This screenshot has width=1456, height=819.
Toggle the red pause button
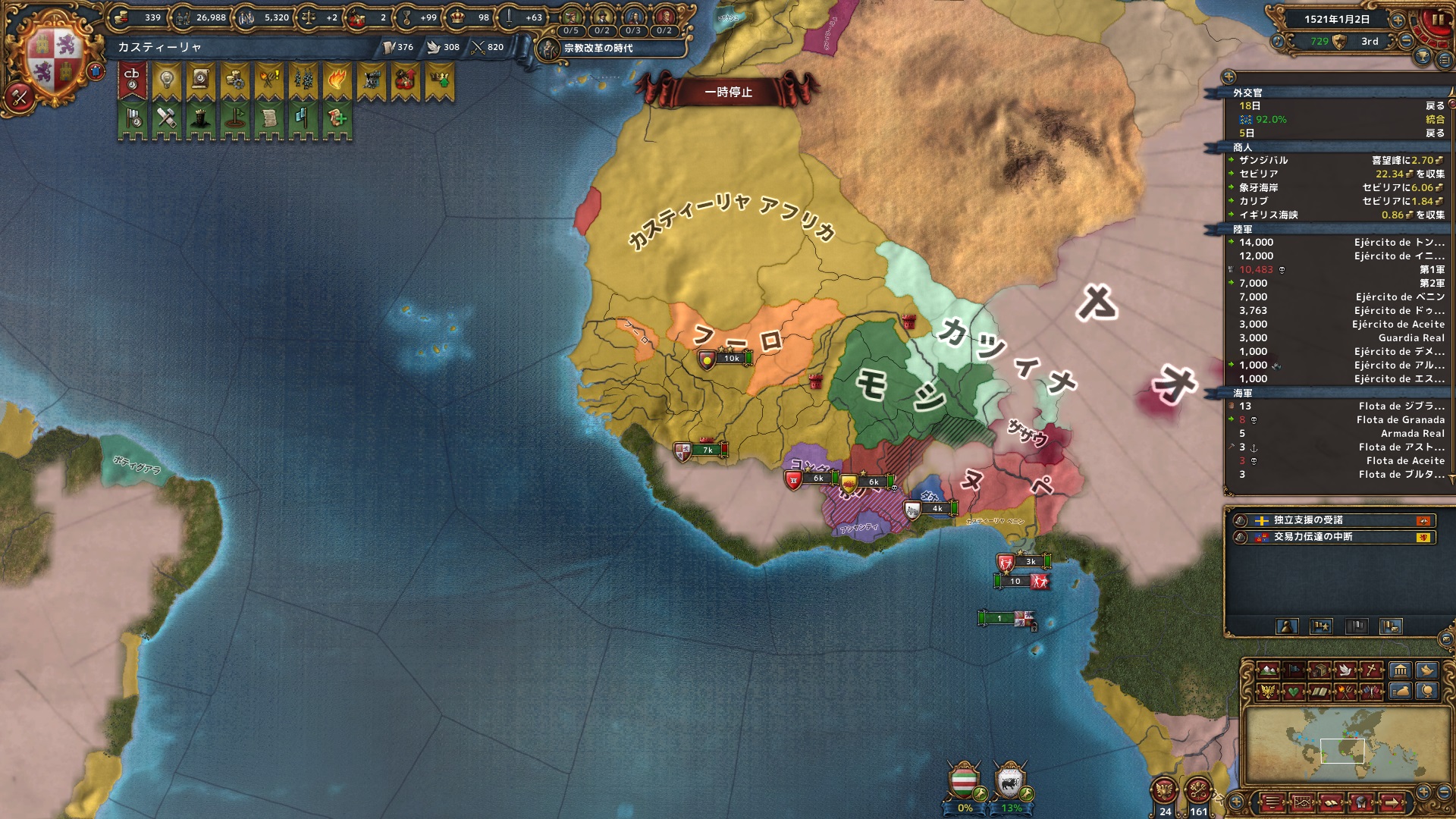pyautogui.click(x=1436, y=21)
